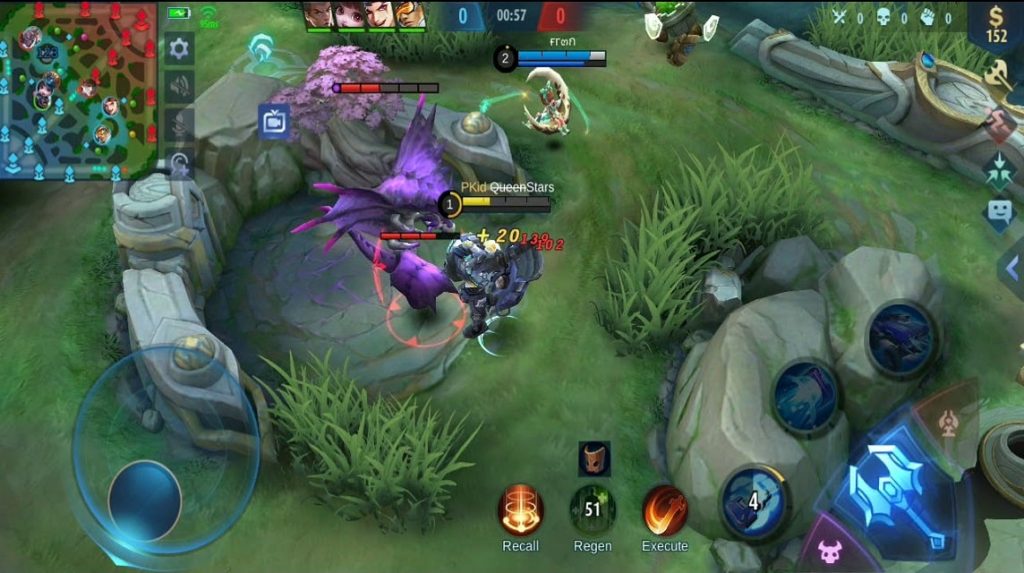
Task: Target minions with the bull-skull attack button
Action: pyautogui.click(x=830, y=550)
